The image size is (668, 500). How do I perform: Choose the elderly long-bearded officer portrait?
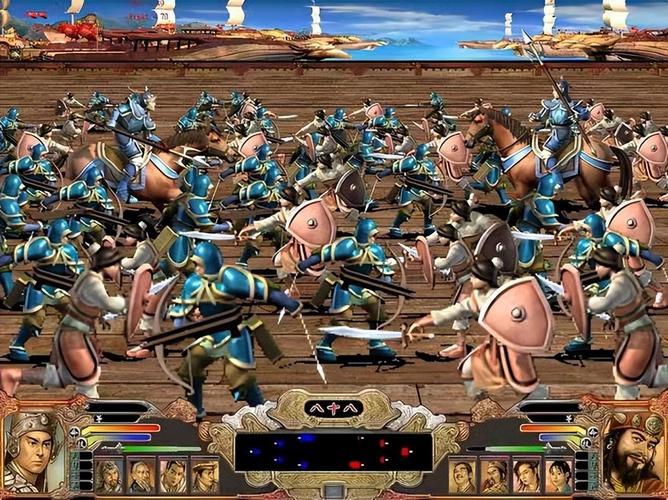pos(140,475)
